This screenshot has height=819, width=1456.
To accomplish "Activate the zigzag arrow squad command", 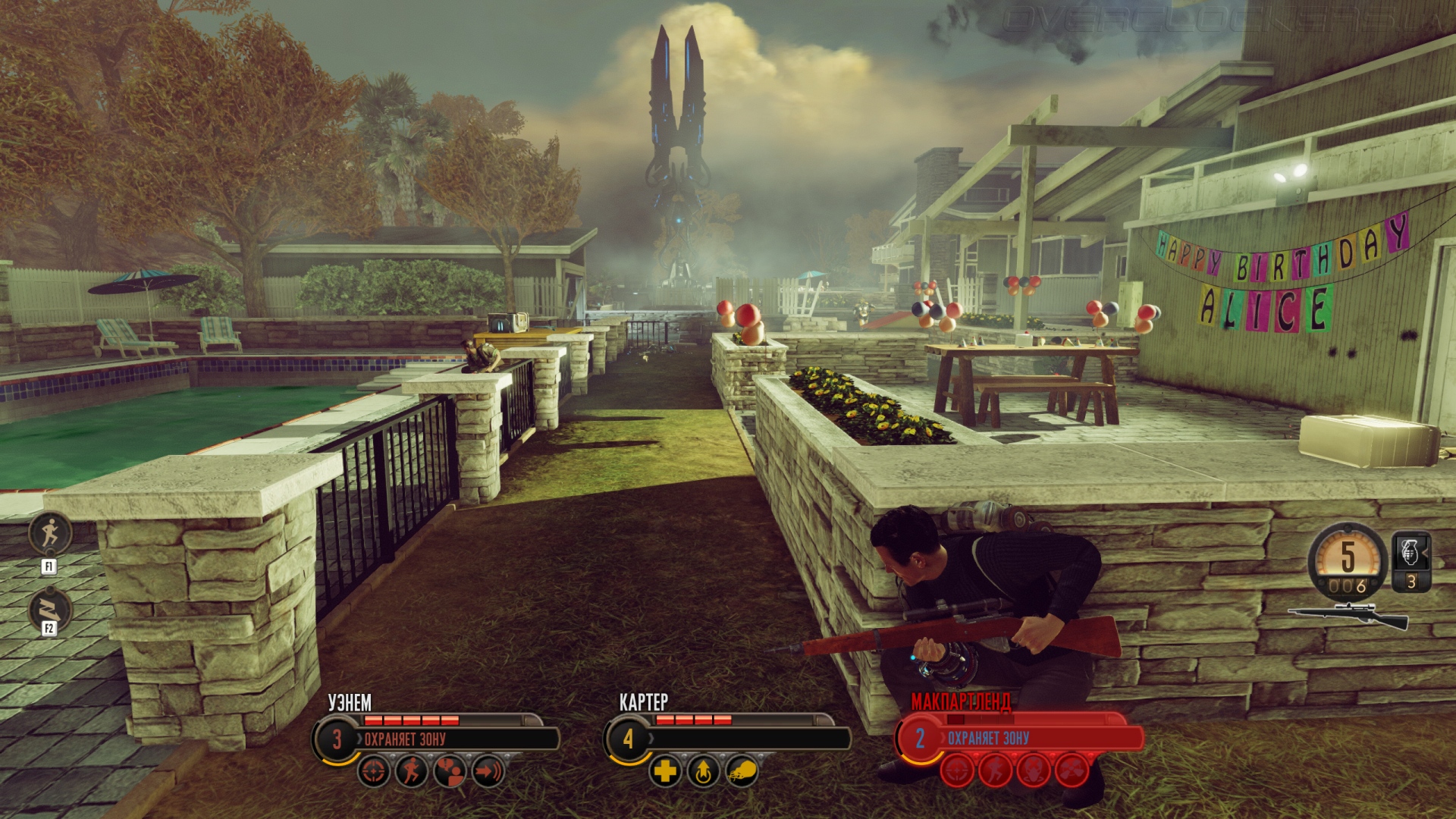I will tap(50, 609).
